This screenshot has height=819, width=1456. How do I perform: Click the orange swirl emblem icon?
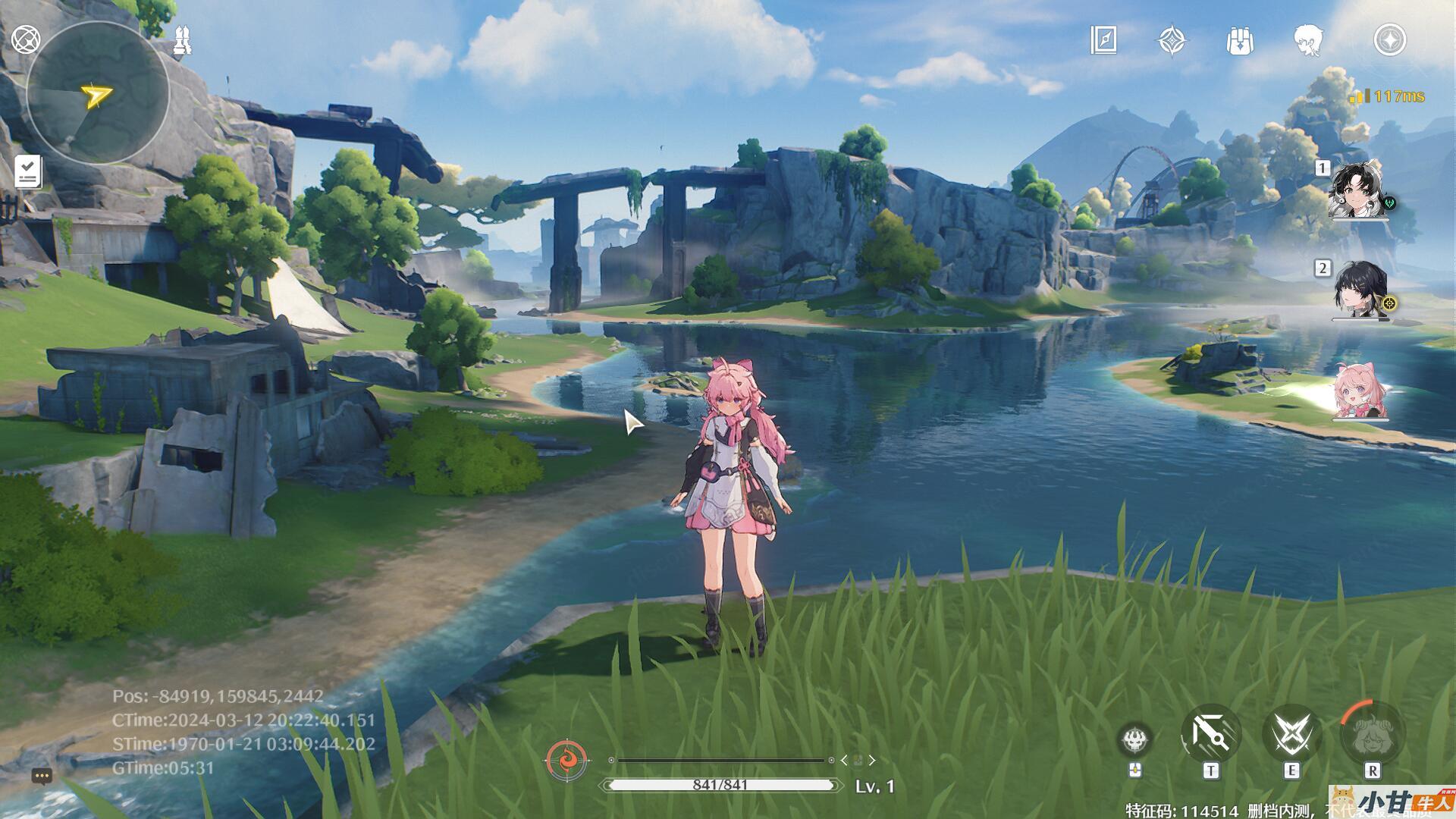point(566,759)
